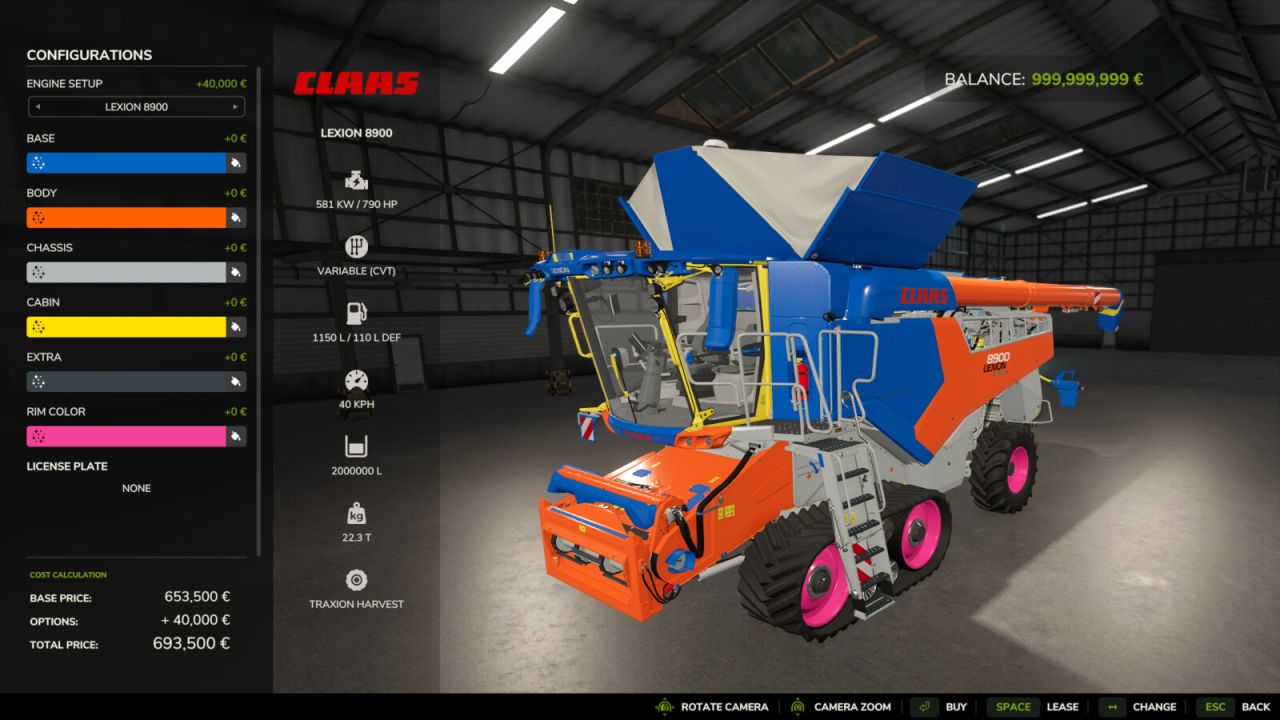Click LEASE in the bottom bar
Viewport: 1280px width, 720px height.
(1063, 706)
